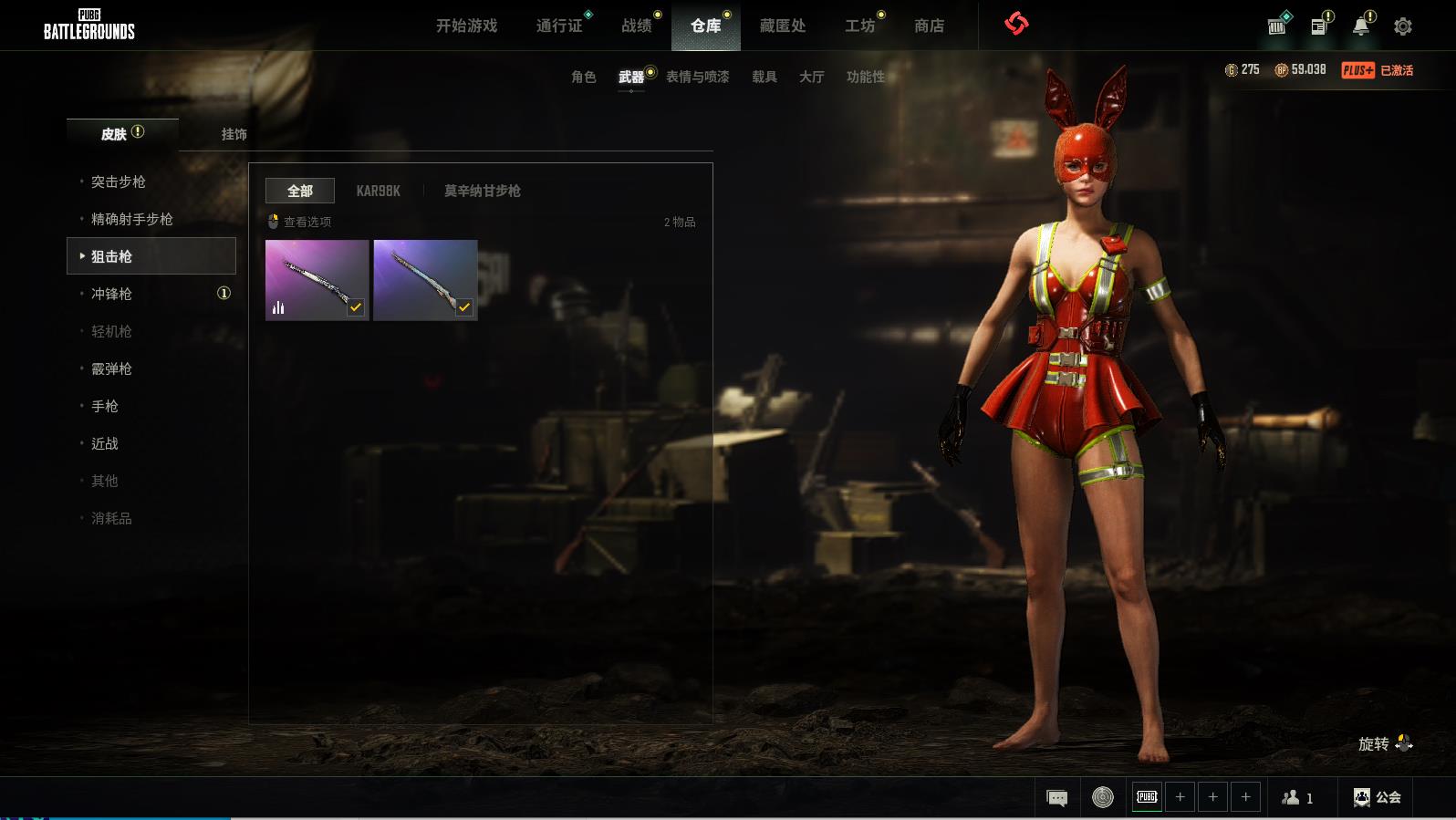Switch to the 通行证 pass tab

(559, 26)
